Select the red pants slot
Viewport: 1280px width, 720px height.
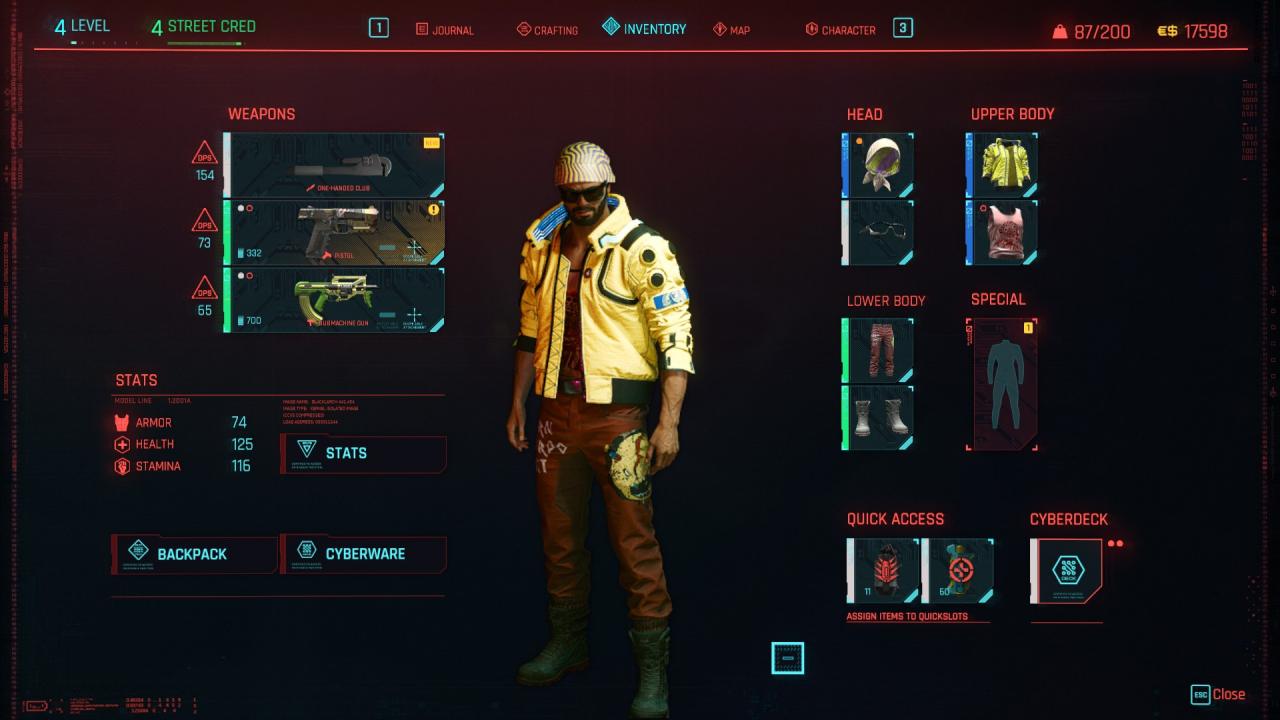[879, 350]
